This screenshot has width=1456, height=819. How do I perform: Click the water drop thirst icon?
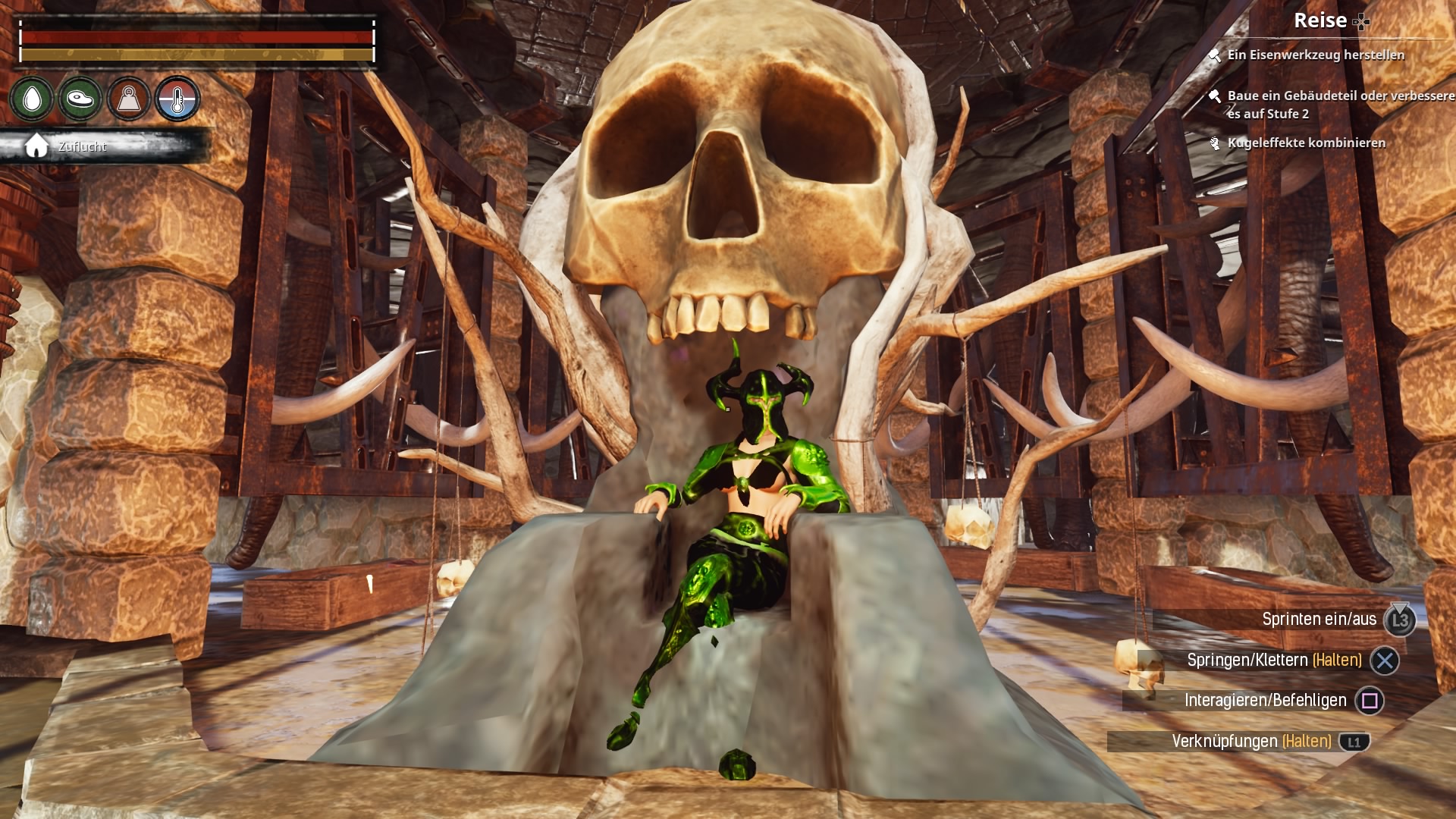tap(32, 99)
